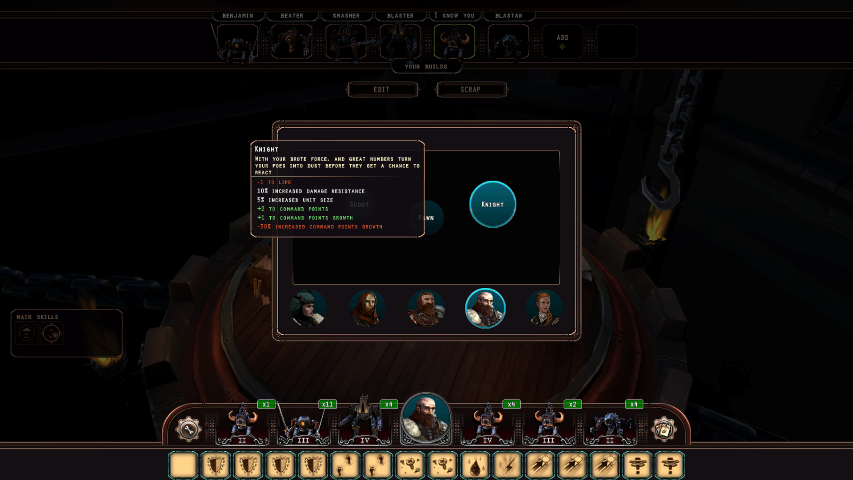Open the wrench gear button

click(186, 429)
